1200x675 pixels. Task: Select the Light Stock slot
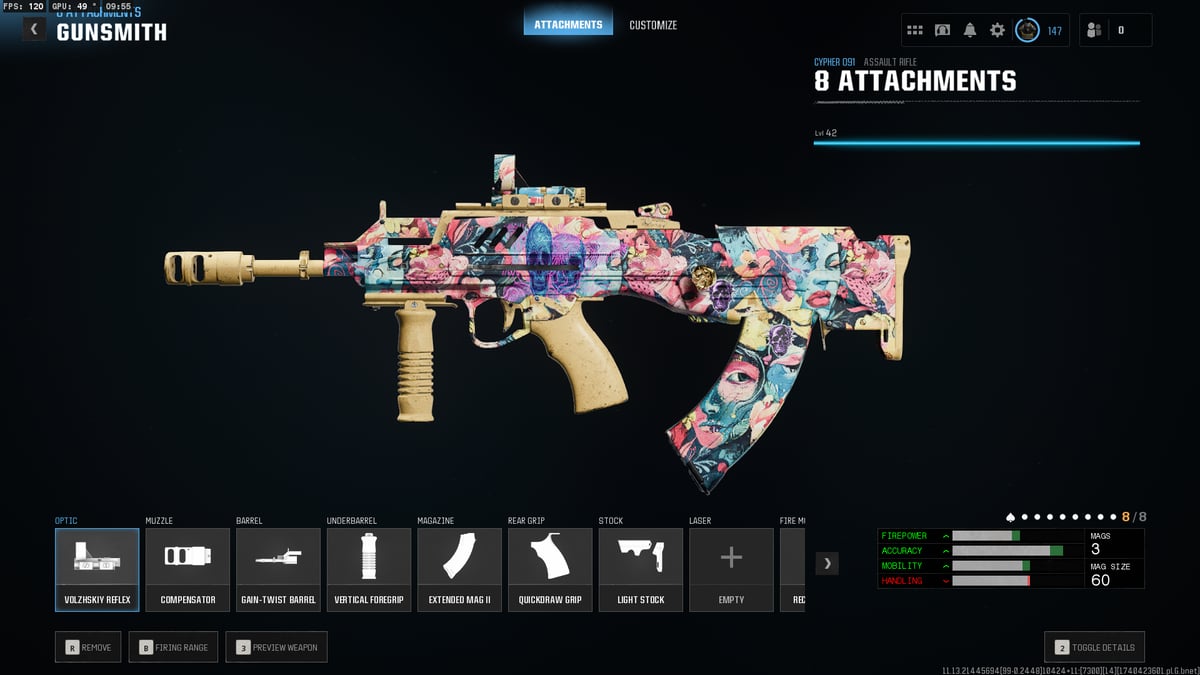click(641, 569)
